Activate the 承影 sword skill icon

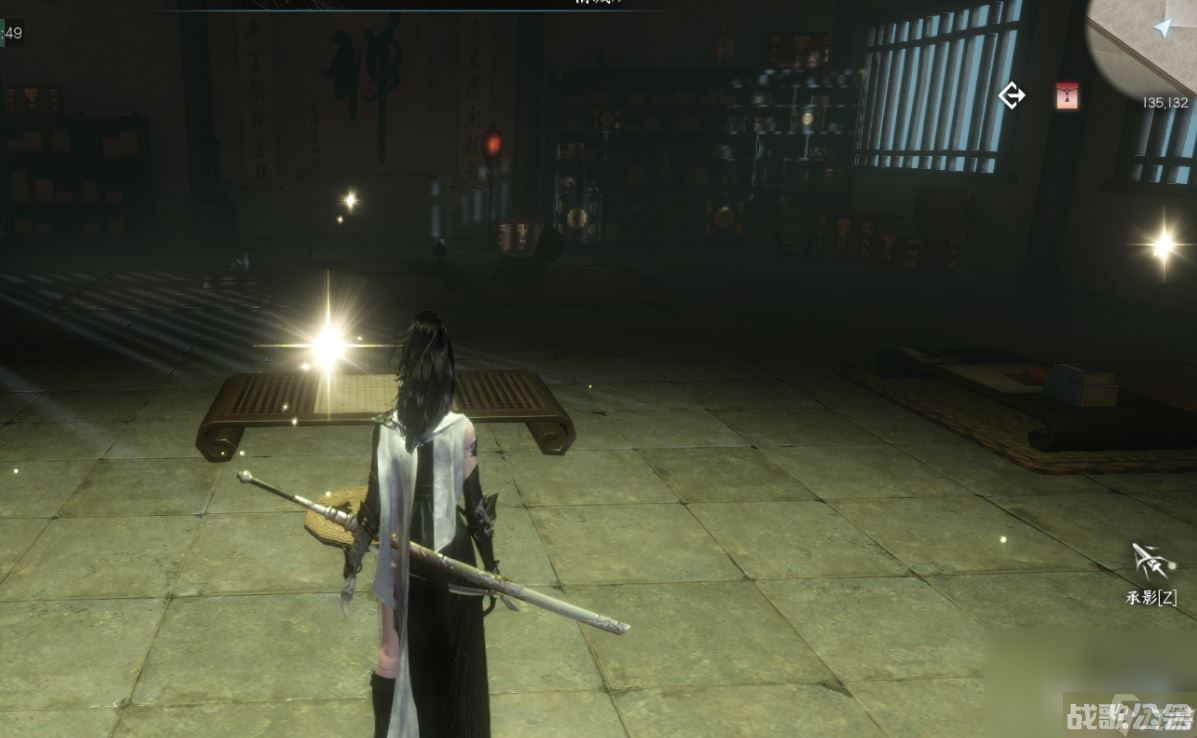point(1151,563)
